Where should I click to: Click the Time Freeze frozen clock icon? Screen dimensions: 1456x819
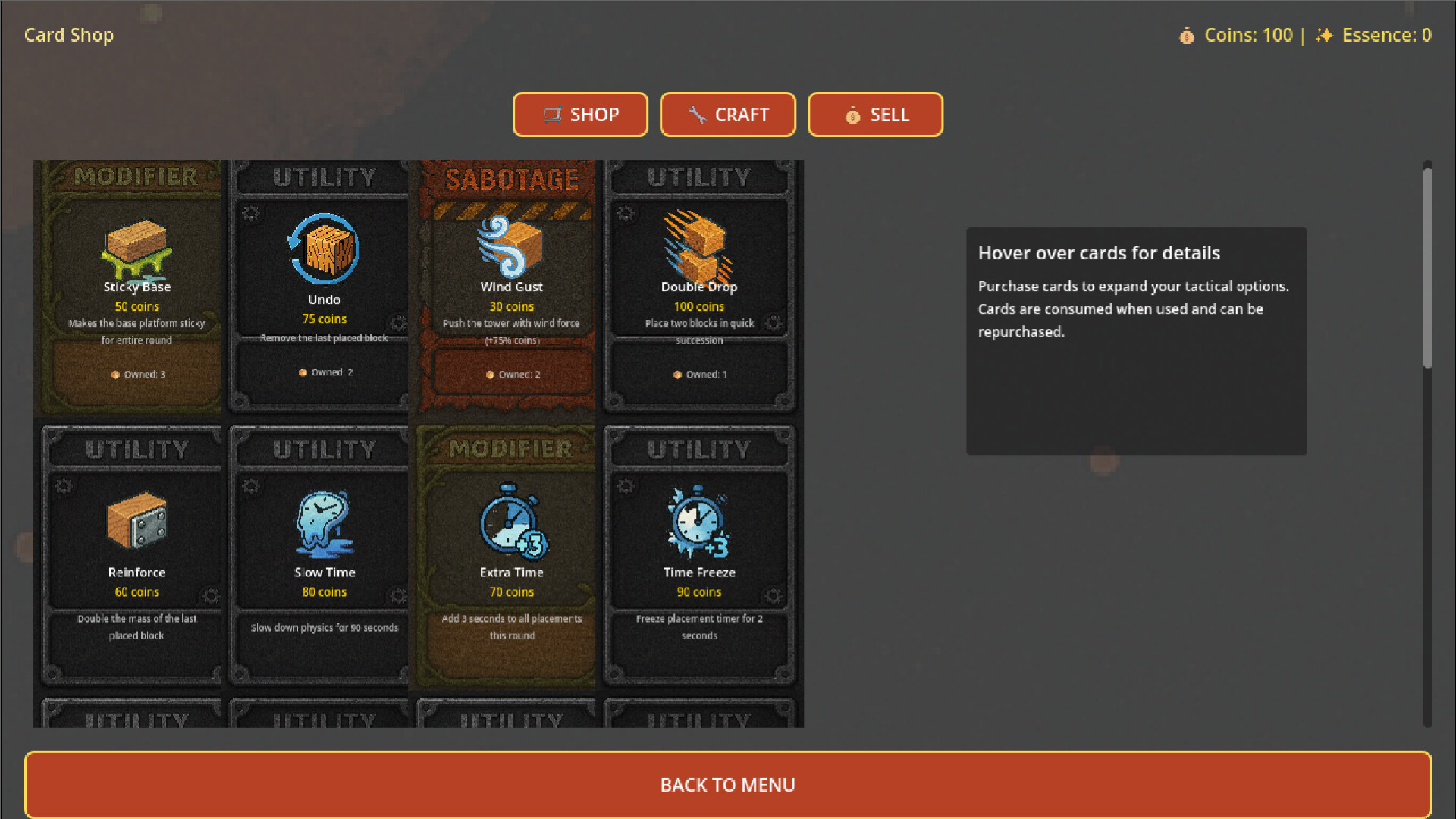click(698, 523)
